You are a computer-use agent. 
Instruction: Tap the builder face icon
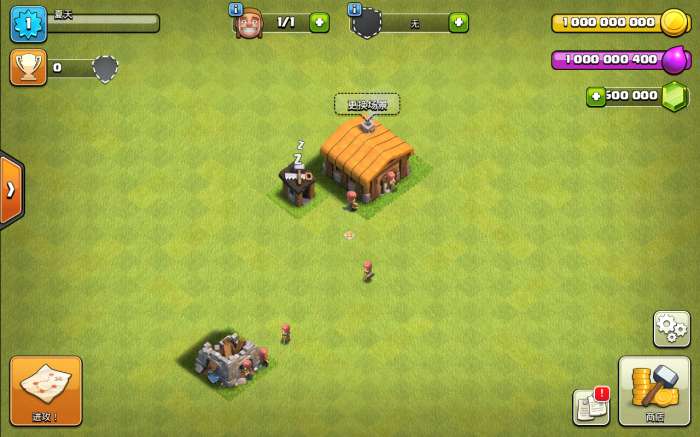[248, 24]
